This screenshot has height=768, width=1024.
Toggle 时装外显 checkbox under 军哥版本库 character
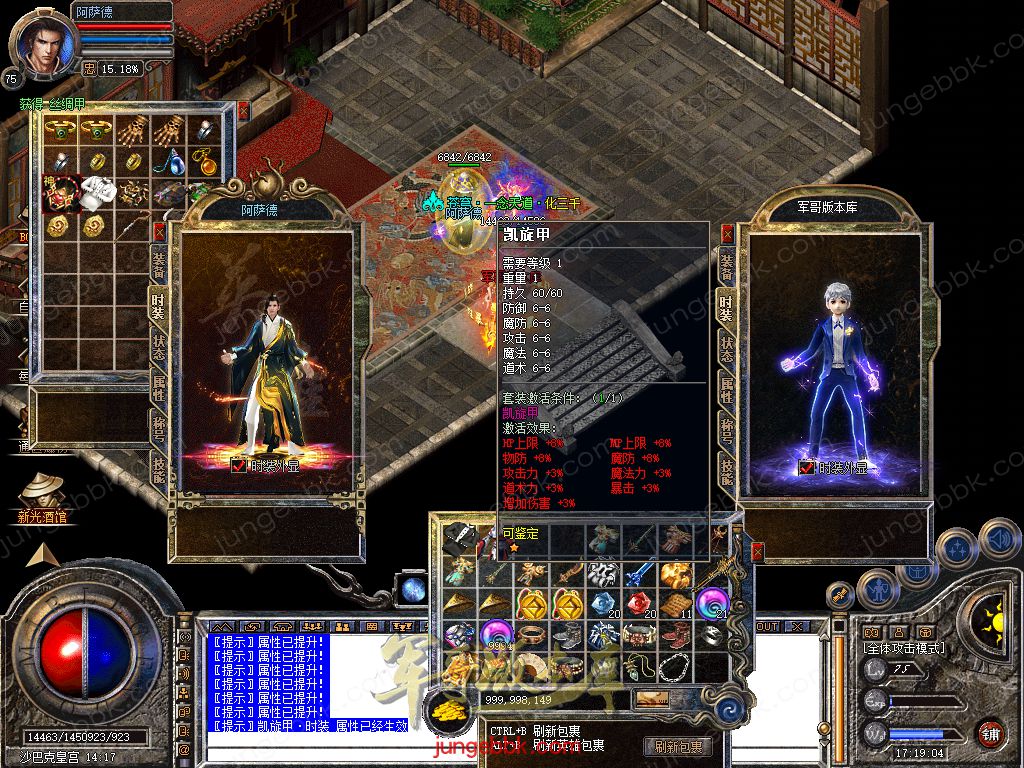pyautogui.click(x=806, y=467)
